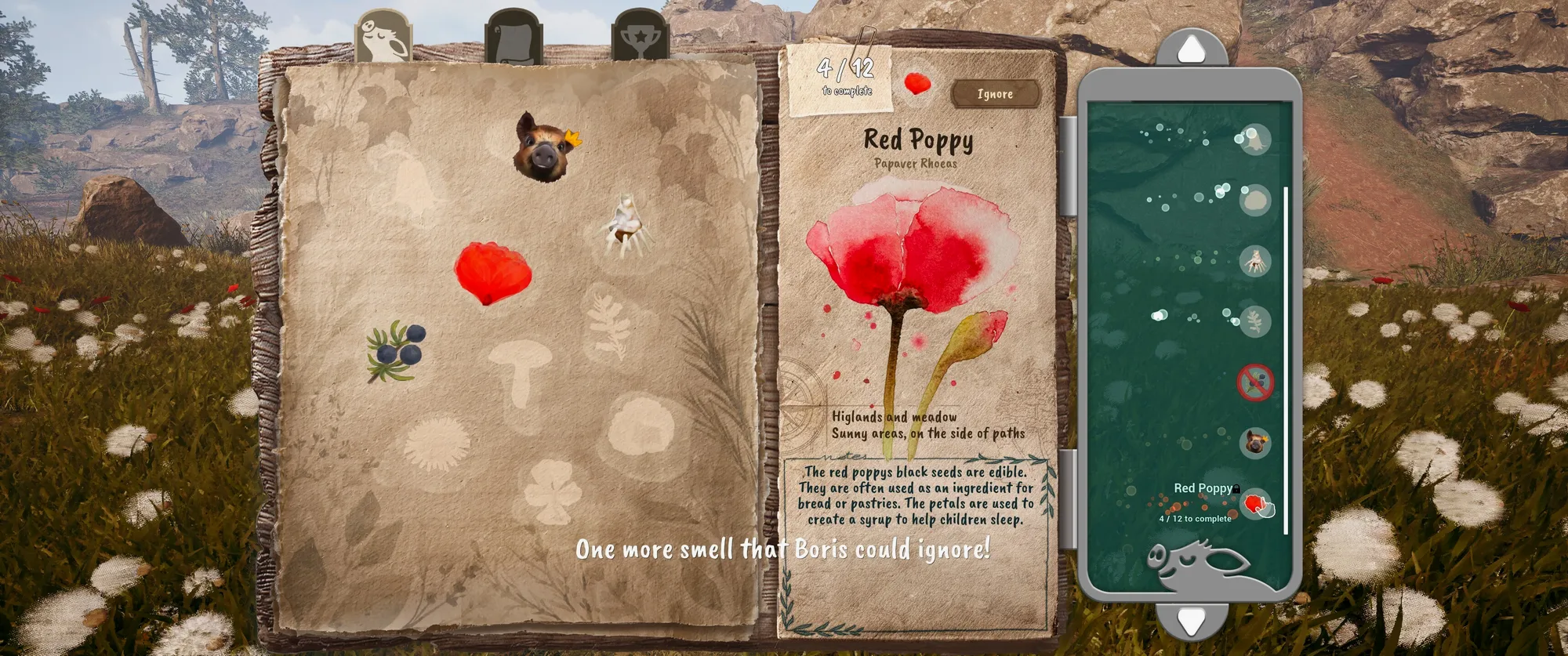The width and height of the screenshot is (1568, 656).
Task: Click the undiscovered clover silhouette
Action: 553,491
